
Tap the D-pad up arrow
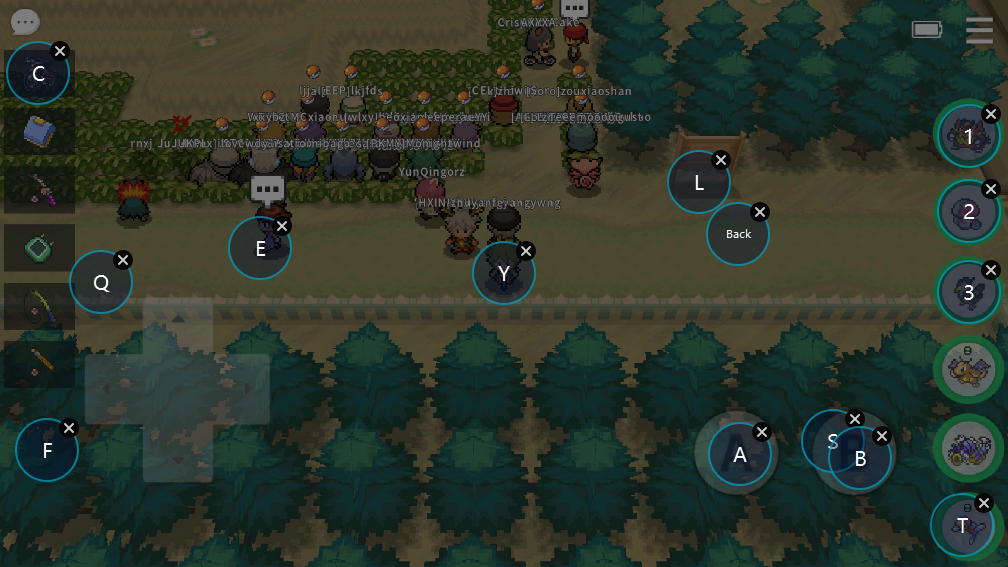(177, 320)
